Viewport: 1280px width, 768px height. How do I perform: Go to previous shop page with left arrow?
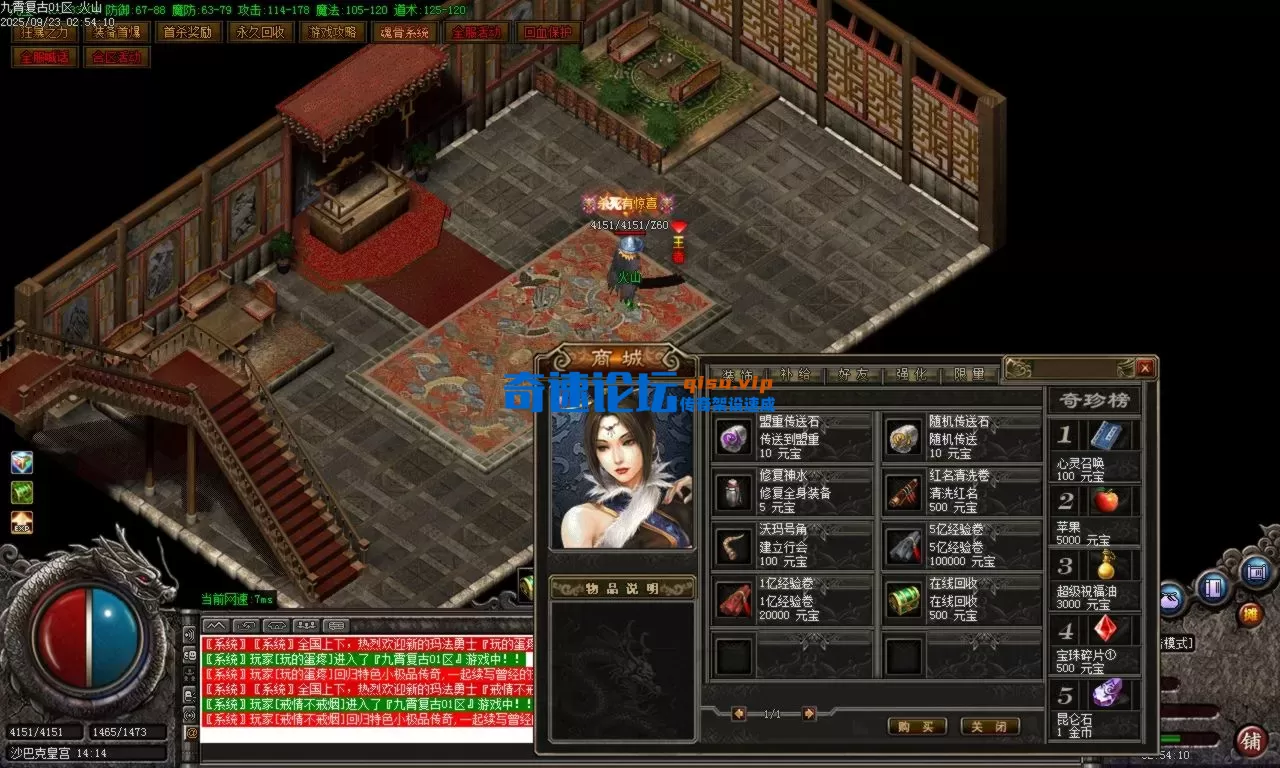738,714
